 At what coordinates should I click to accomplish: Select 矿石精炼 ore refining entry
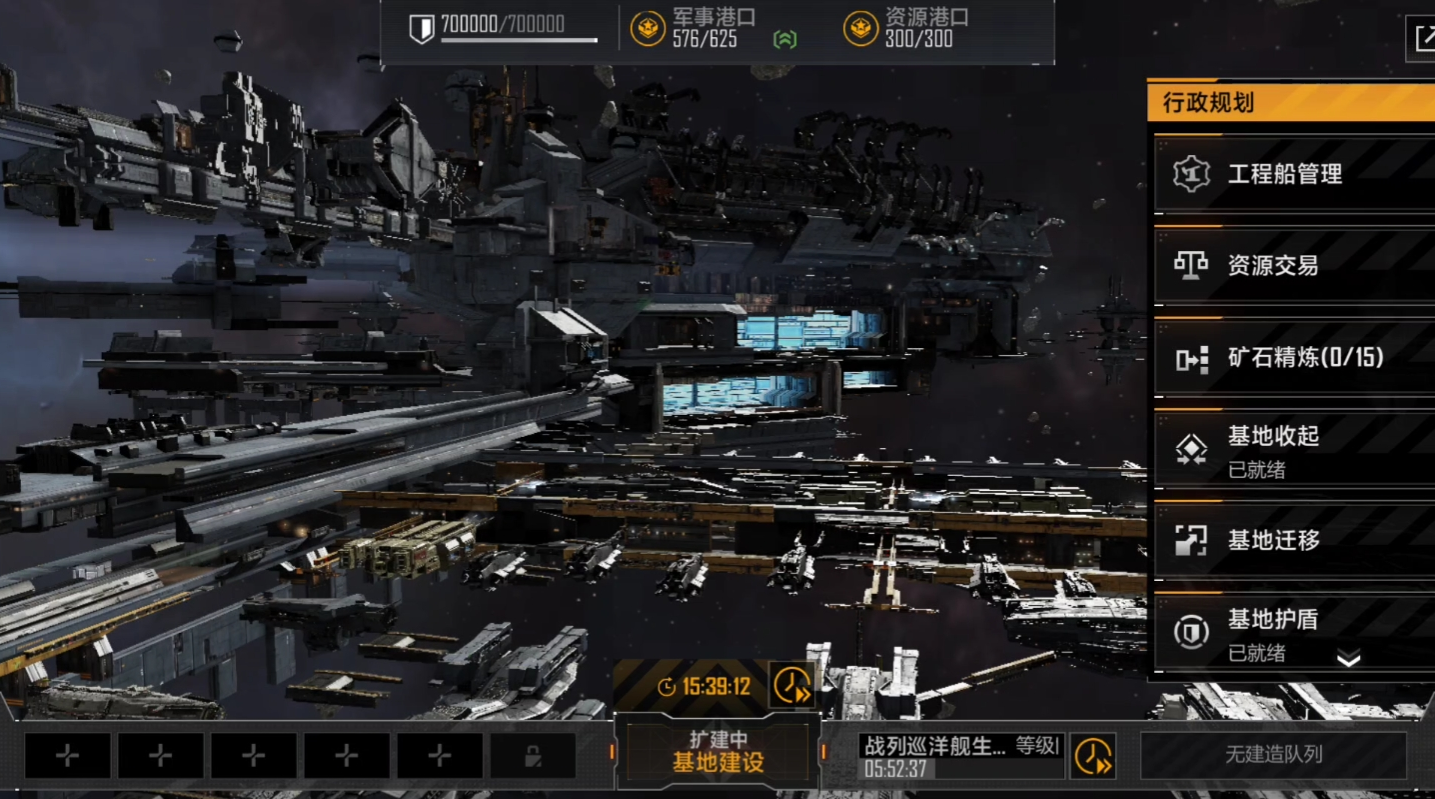click(x=1292, y=358)
